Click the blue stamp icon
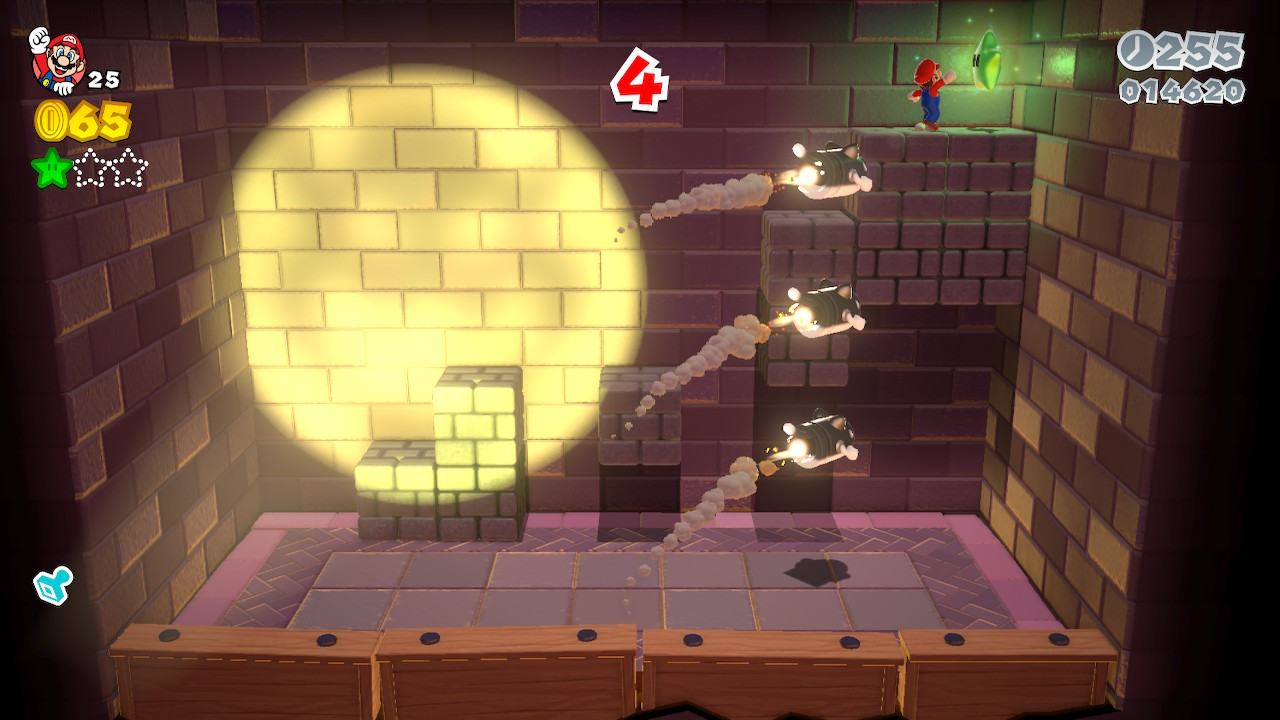1280x720 pixels. [x=52, y=585]
